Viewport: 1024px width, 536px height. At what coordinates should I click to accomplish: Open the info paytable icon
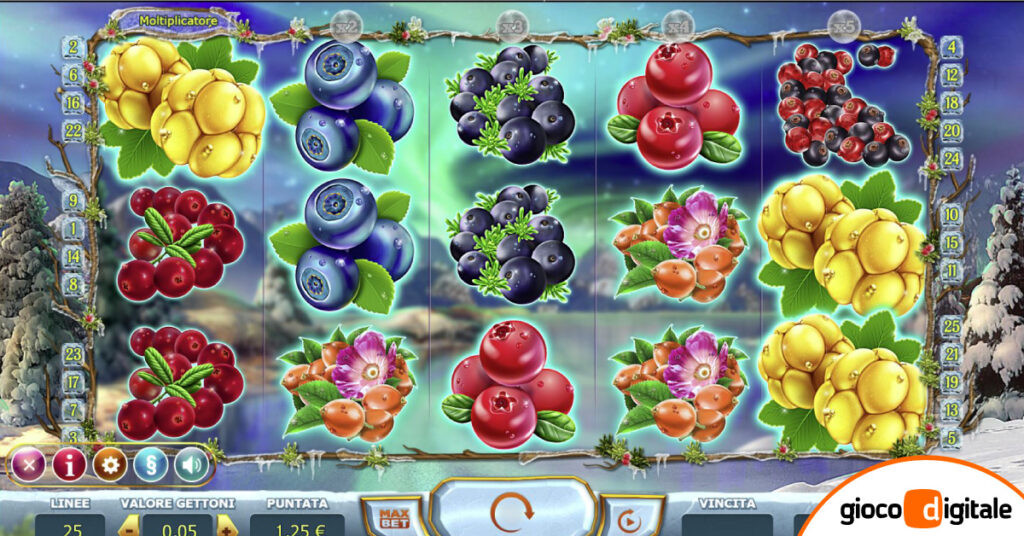pyautogui.click(x=69, y=464)
